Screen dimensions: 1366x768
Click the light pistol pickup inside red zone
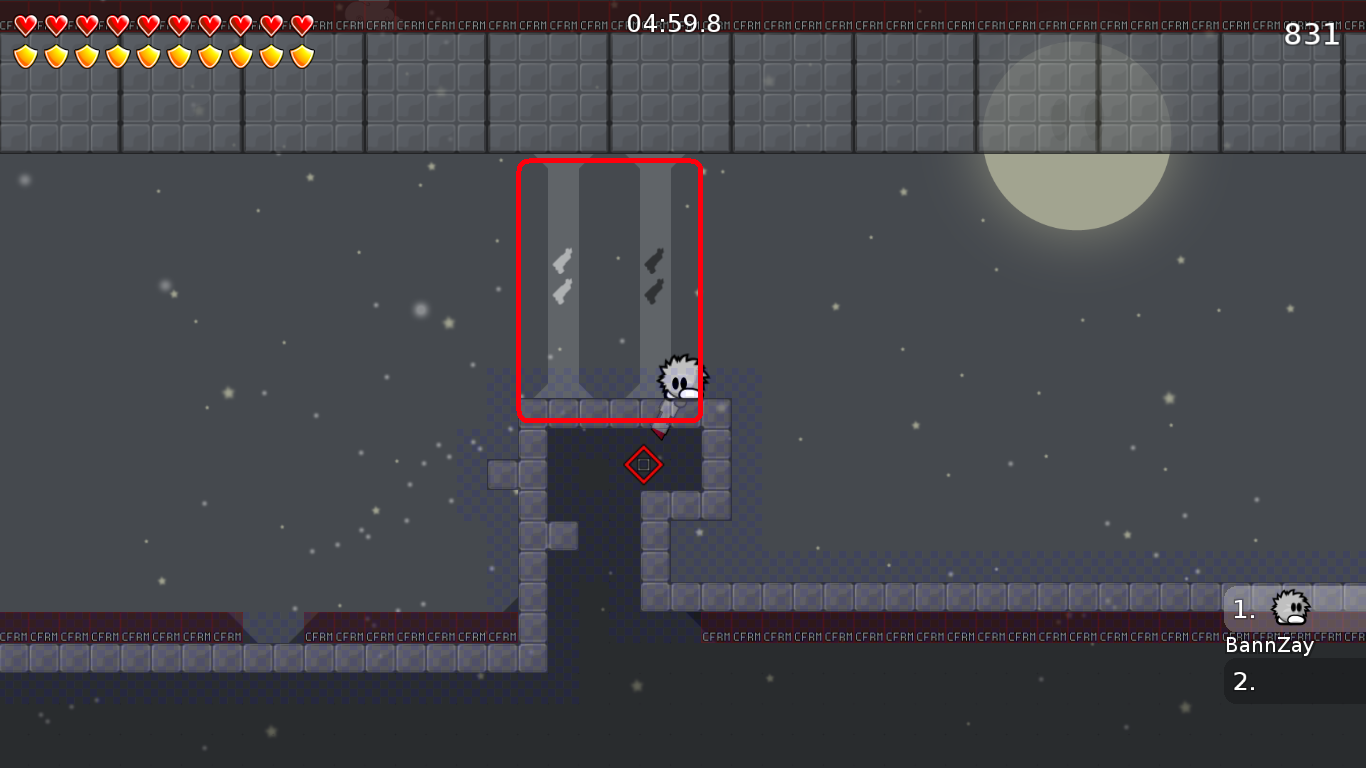click(560, 262)
